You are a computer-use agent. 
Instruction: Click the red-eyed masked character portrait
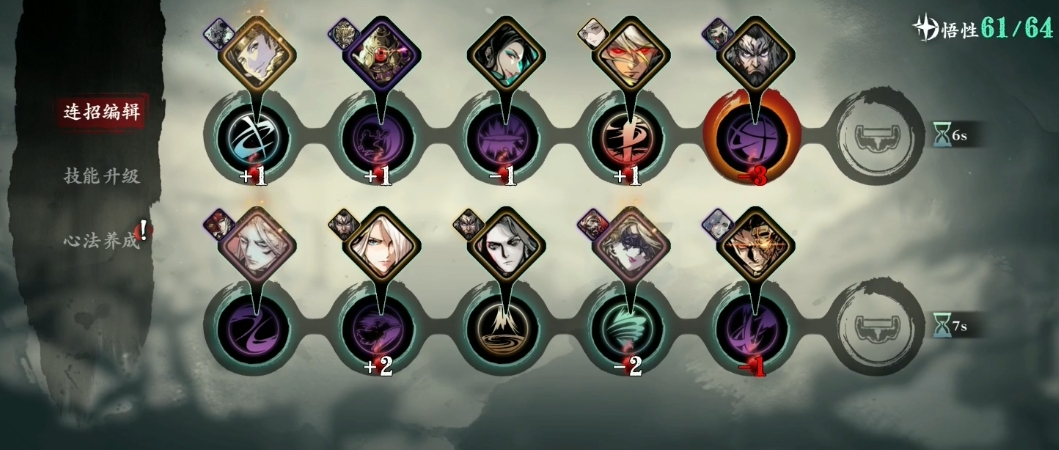631,57
